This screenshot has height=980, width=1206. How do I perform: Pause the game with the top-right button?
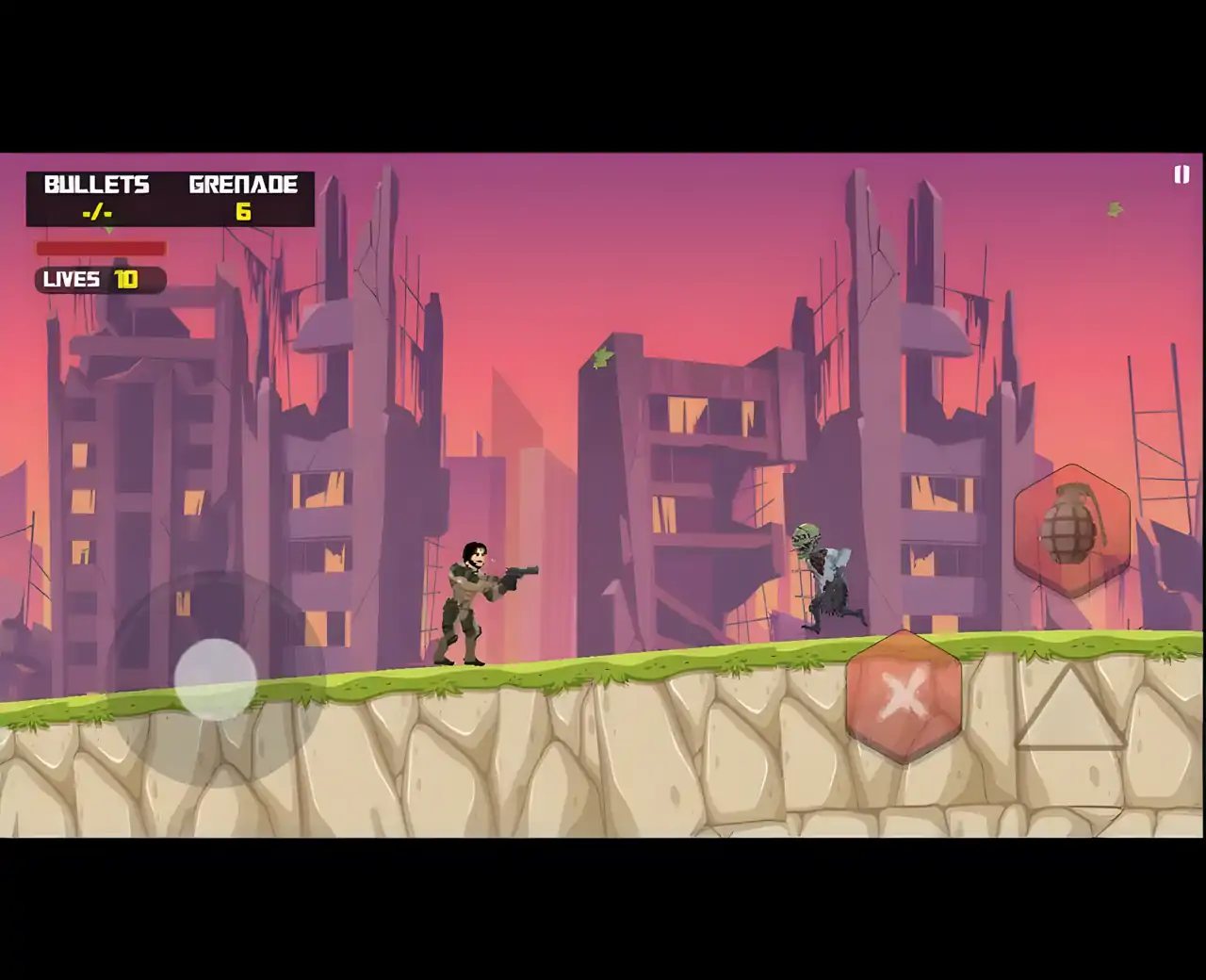point(1182,174)
